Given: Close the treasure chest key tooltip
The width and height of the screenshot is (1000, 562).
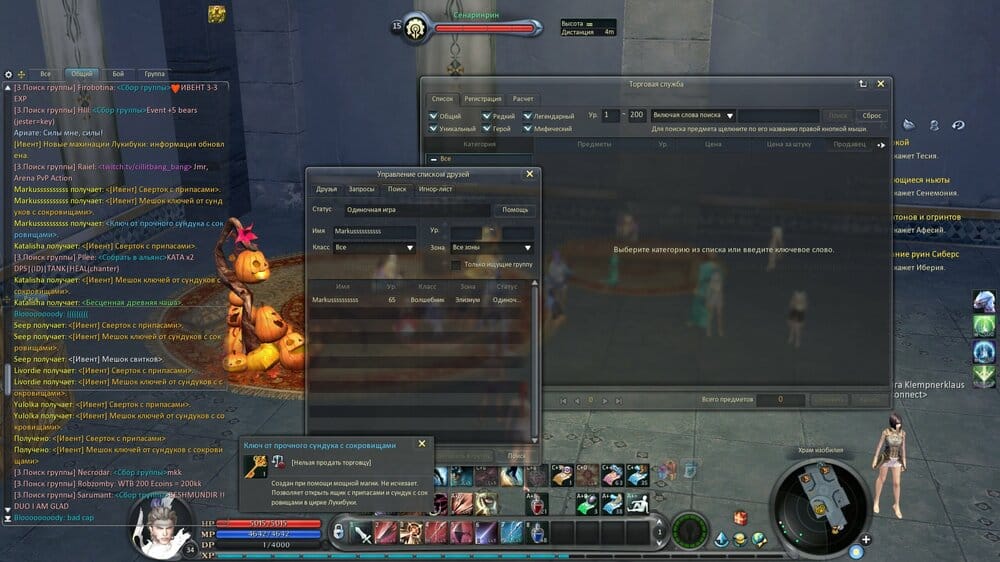Looking at the screenshot, I should (x=422, y=443).
